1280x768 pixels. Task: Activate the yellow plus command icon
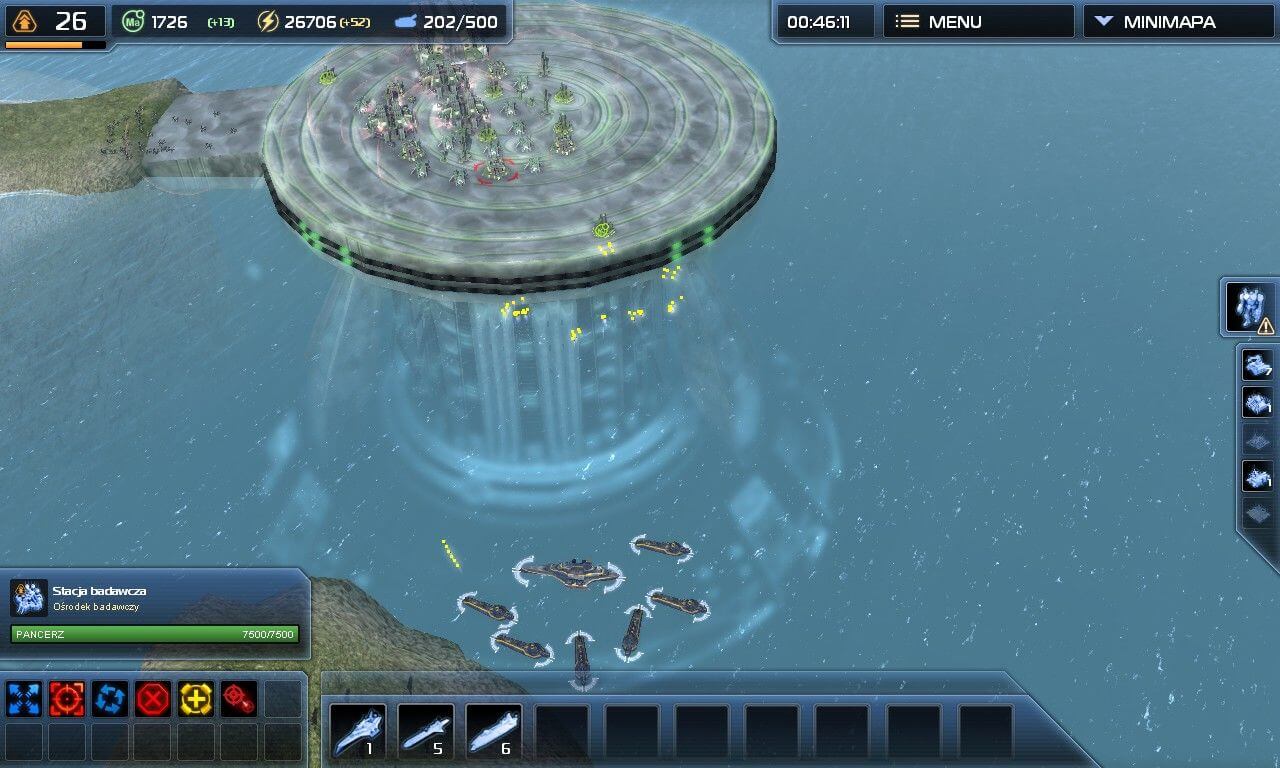pos(196,698)
